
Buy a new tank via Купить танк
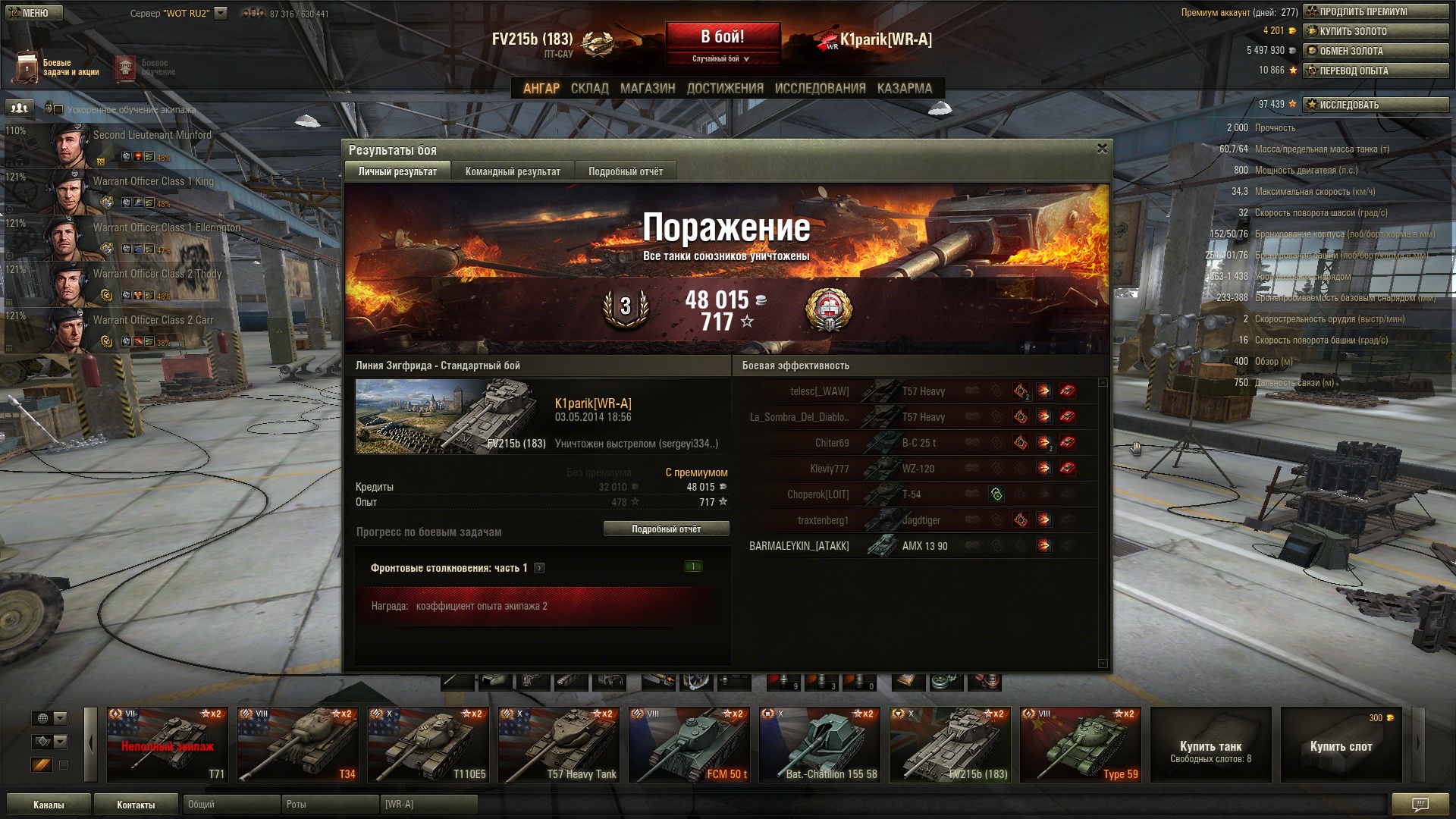(1211, 744)
